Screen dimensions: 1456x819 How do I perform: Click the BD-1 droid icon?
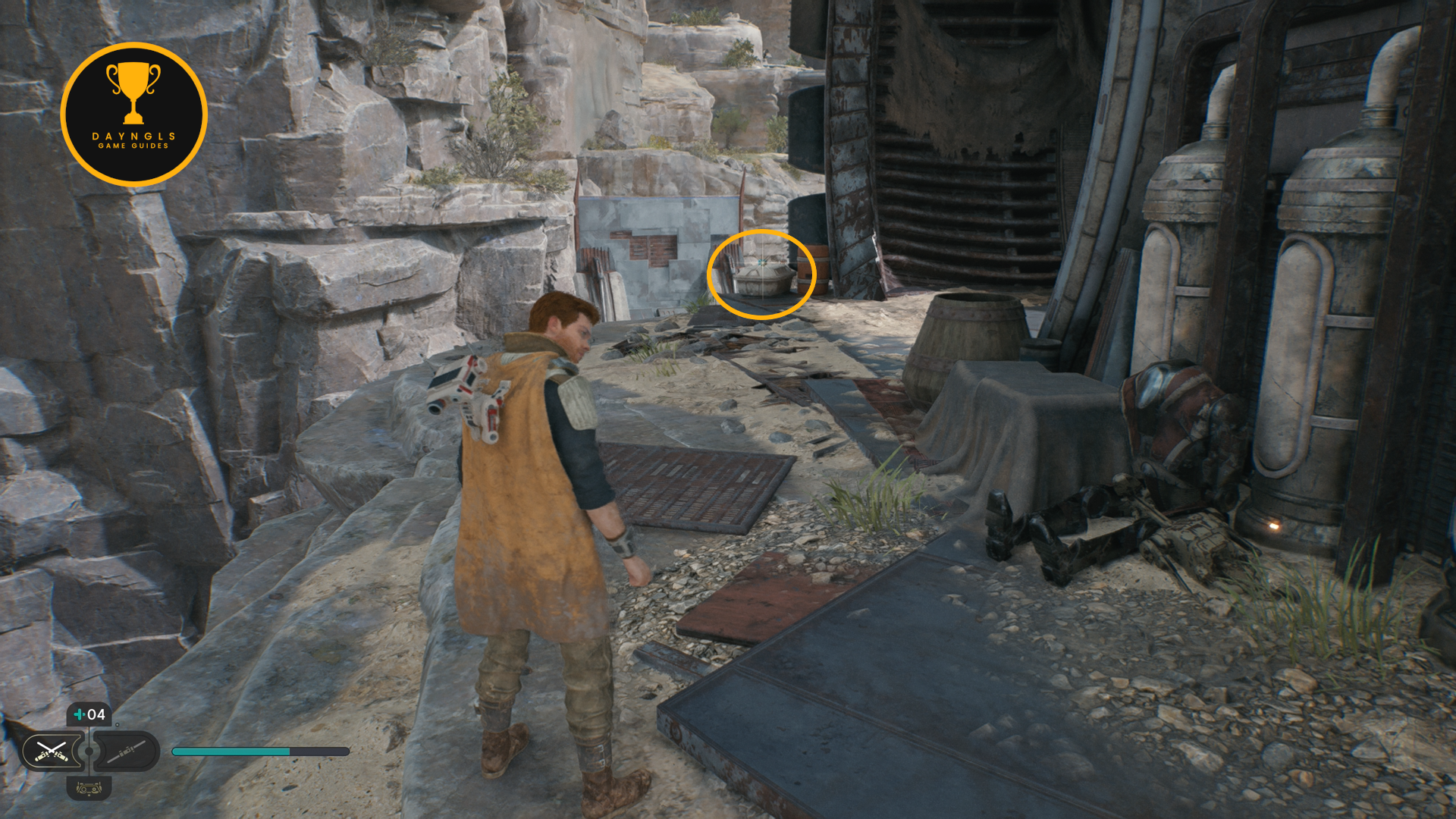coord(89,789)
